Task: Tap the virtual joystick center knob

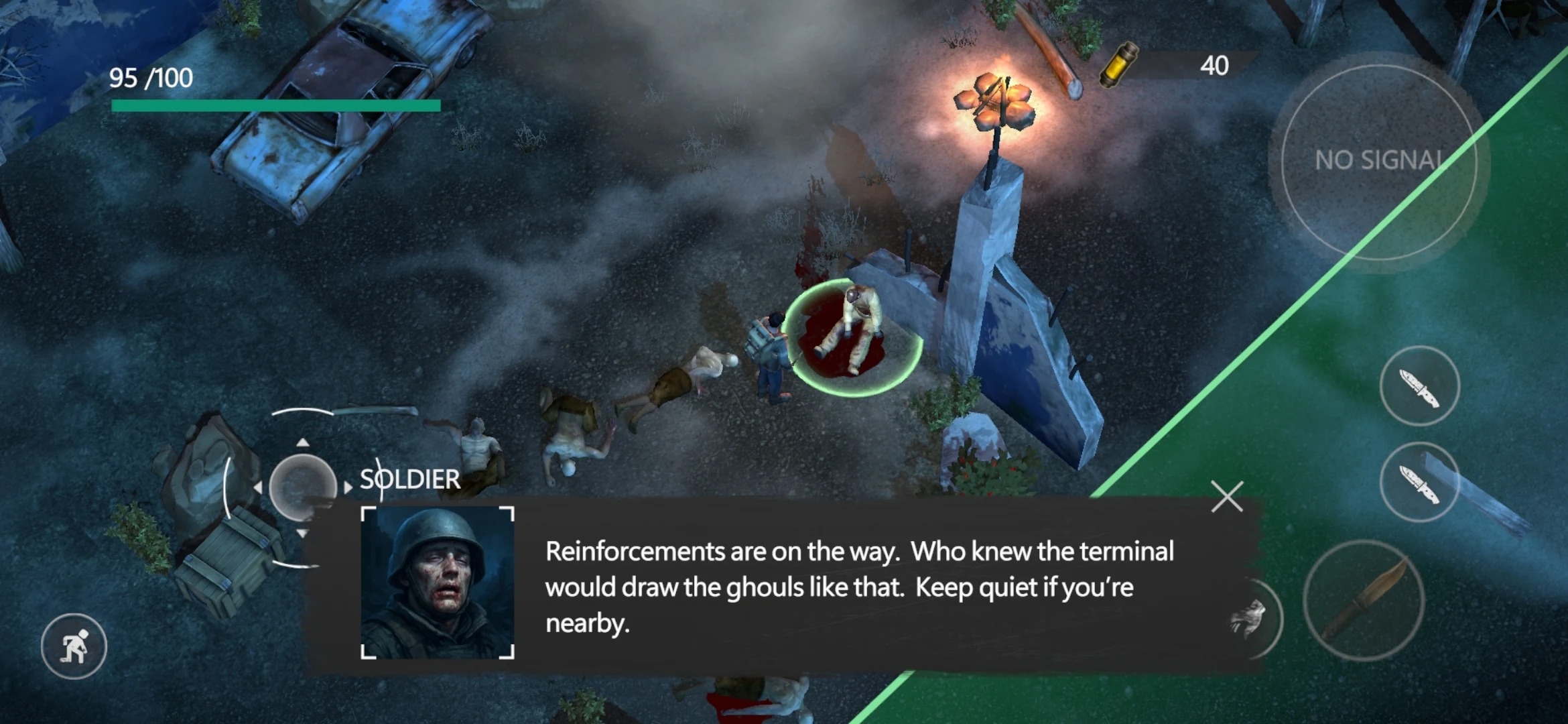Action: pyautogui.click(x=302, y=487)
